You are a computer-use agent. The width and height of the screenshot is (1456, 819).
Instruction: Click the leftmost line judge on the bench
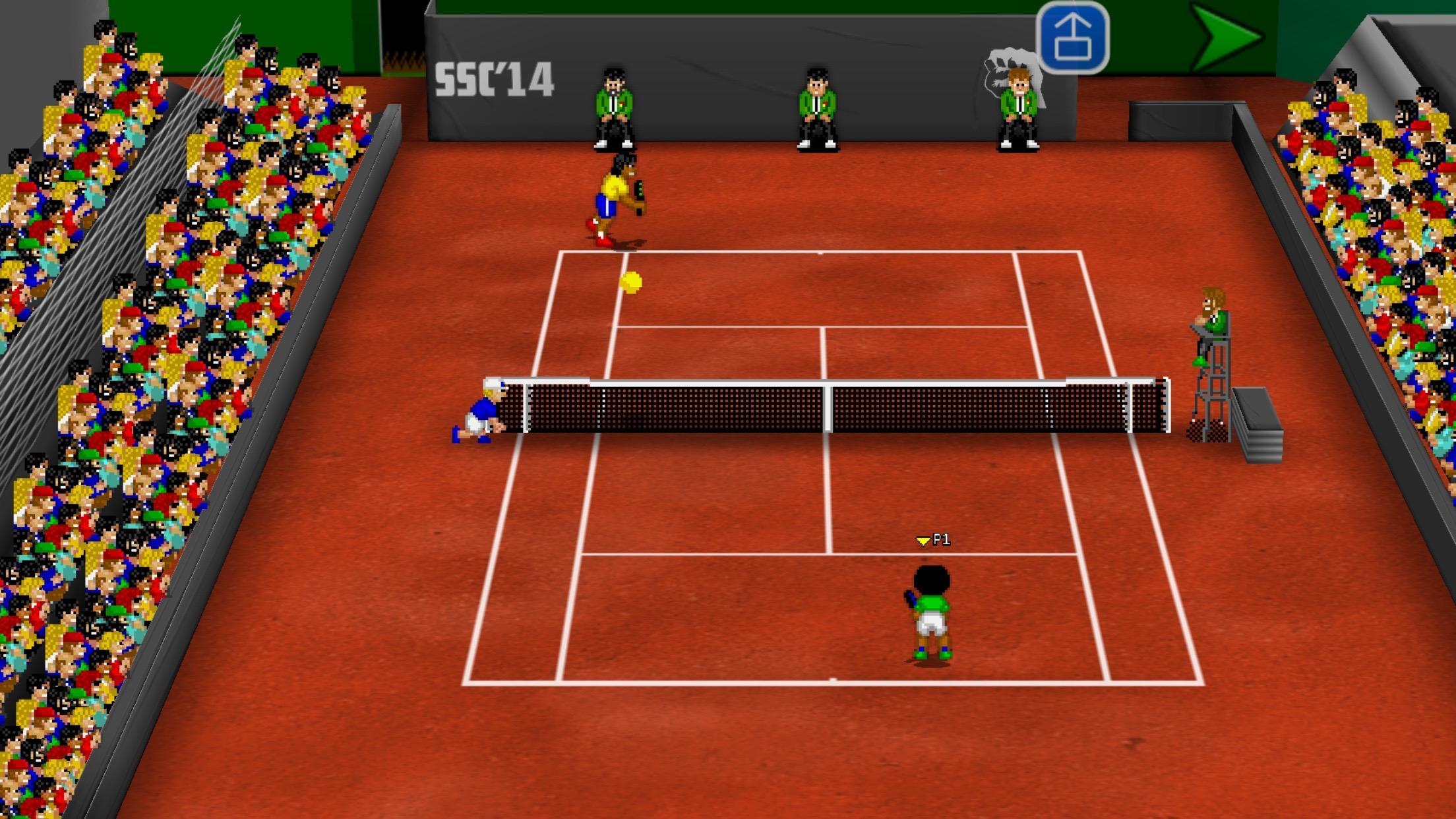click(615, 106)
